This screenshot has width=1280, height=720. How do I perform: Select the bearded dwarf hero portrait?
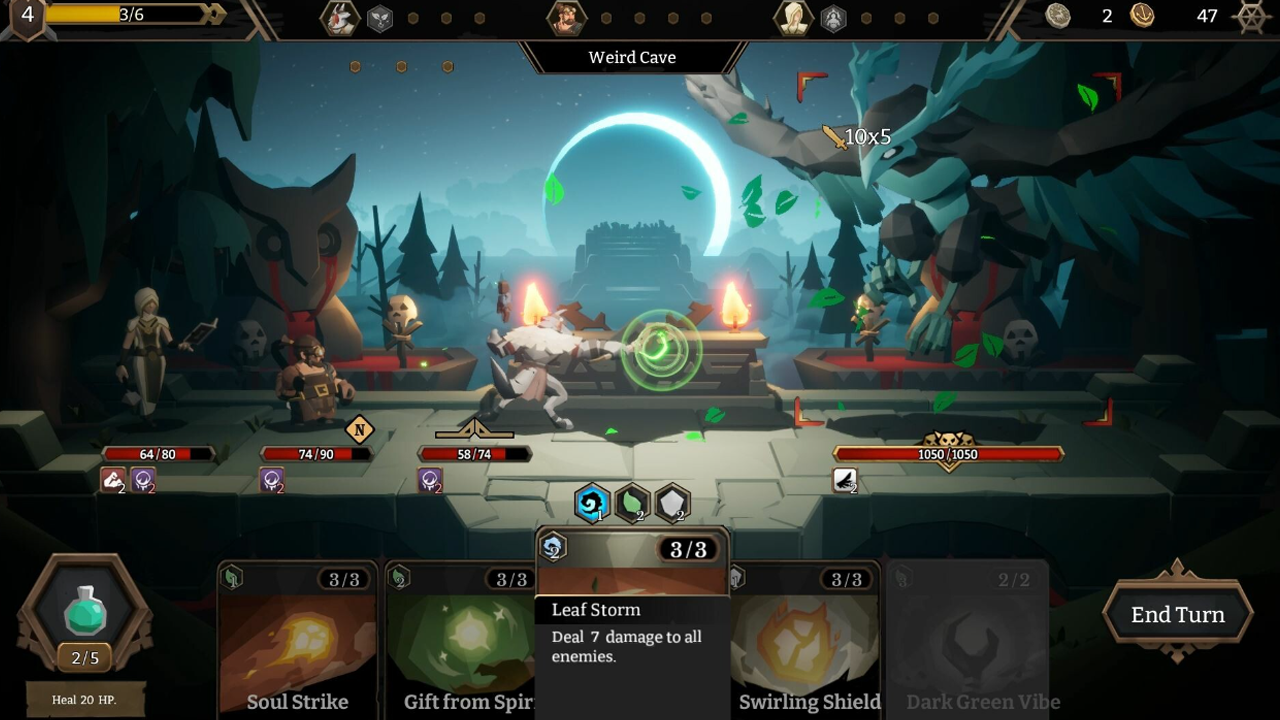point(566,18)
